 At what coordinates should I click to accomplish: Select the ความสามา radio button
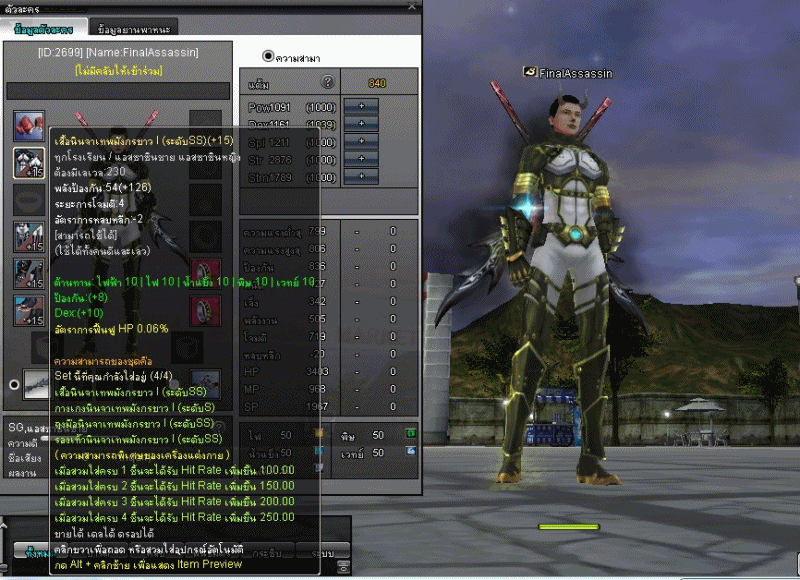click(268, 56)
